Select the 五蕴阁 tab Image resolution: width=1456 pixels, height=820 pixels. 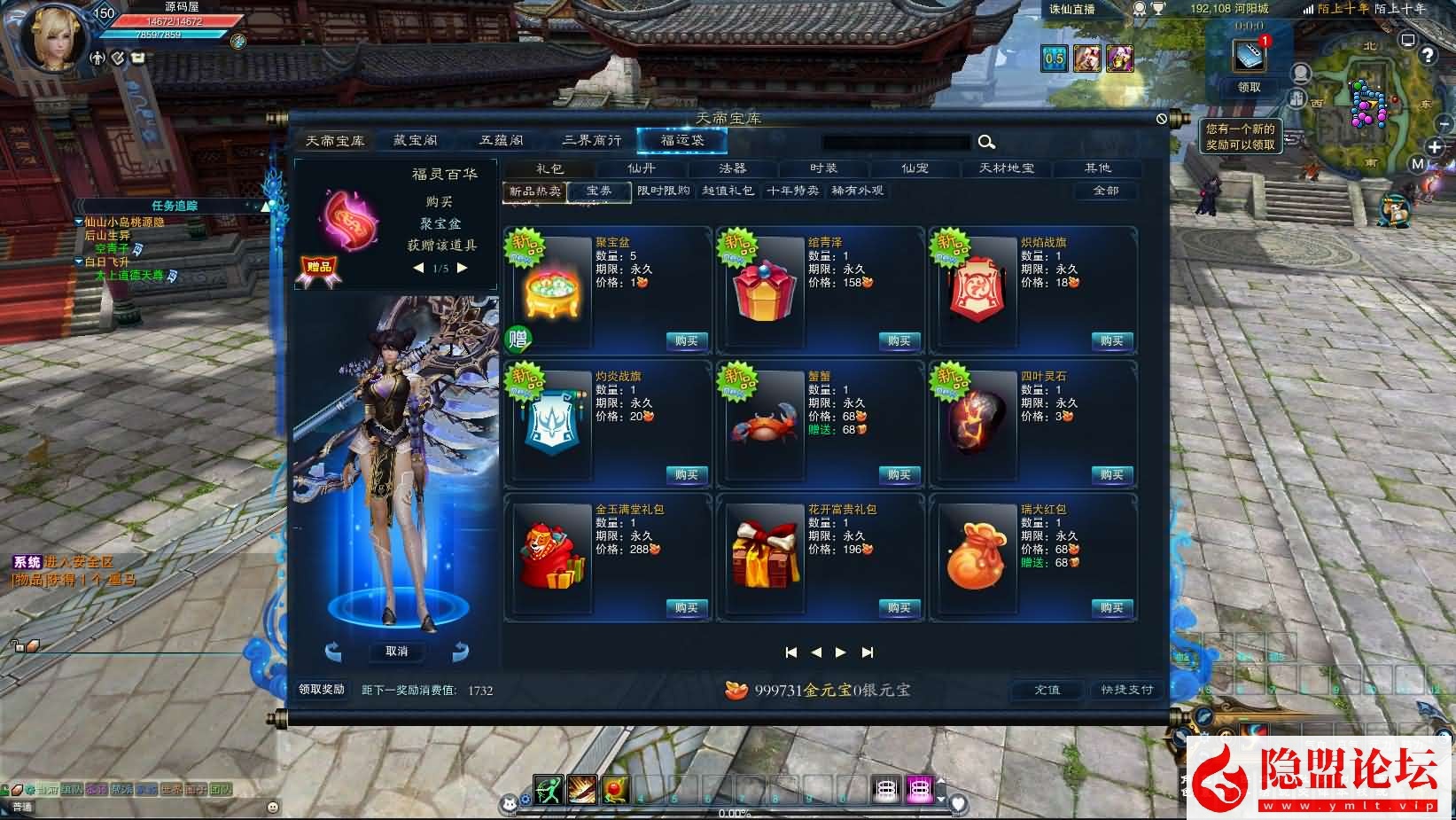(x=501, y=141)
